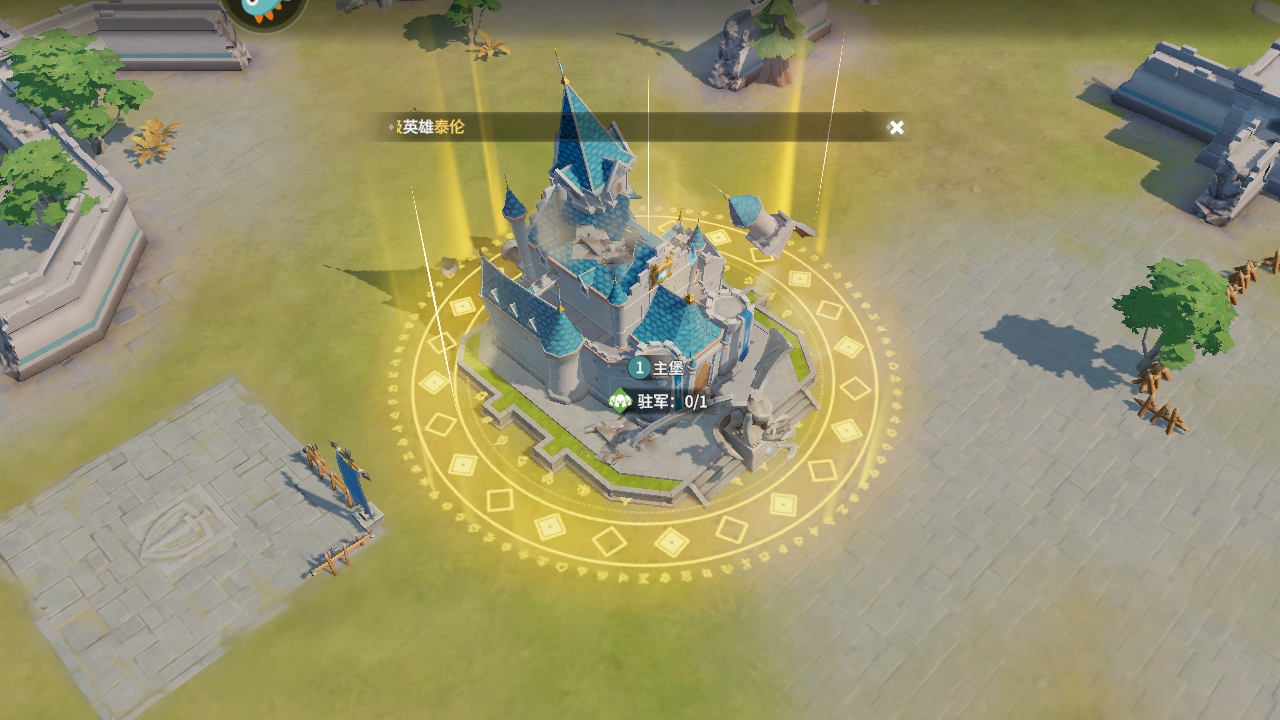Open the 驻军 0/1 garrison indicator
The height and width of the screenshot is (720, 1280).
[659, 402]
